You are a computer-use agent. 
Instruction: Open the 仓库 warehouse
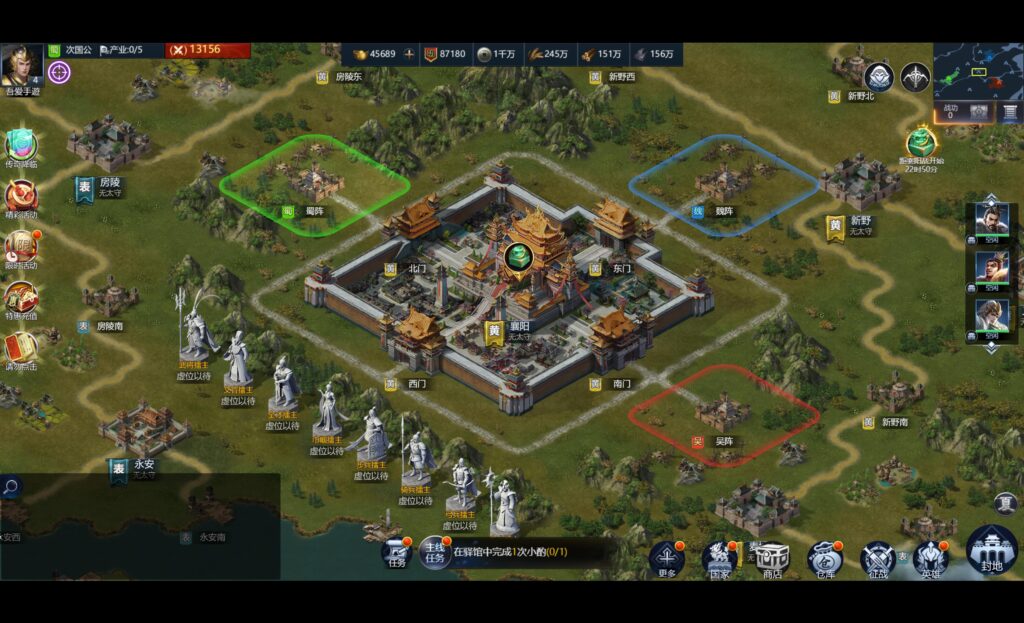point(825,558)
